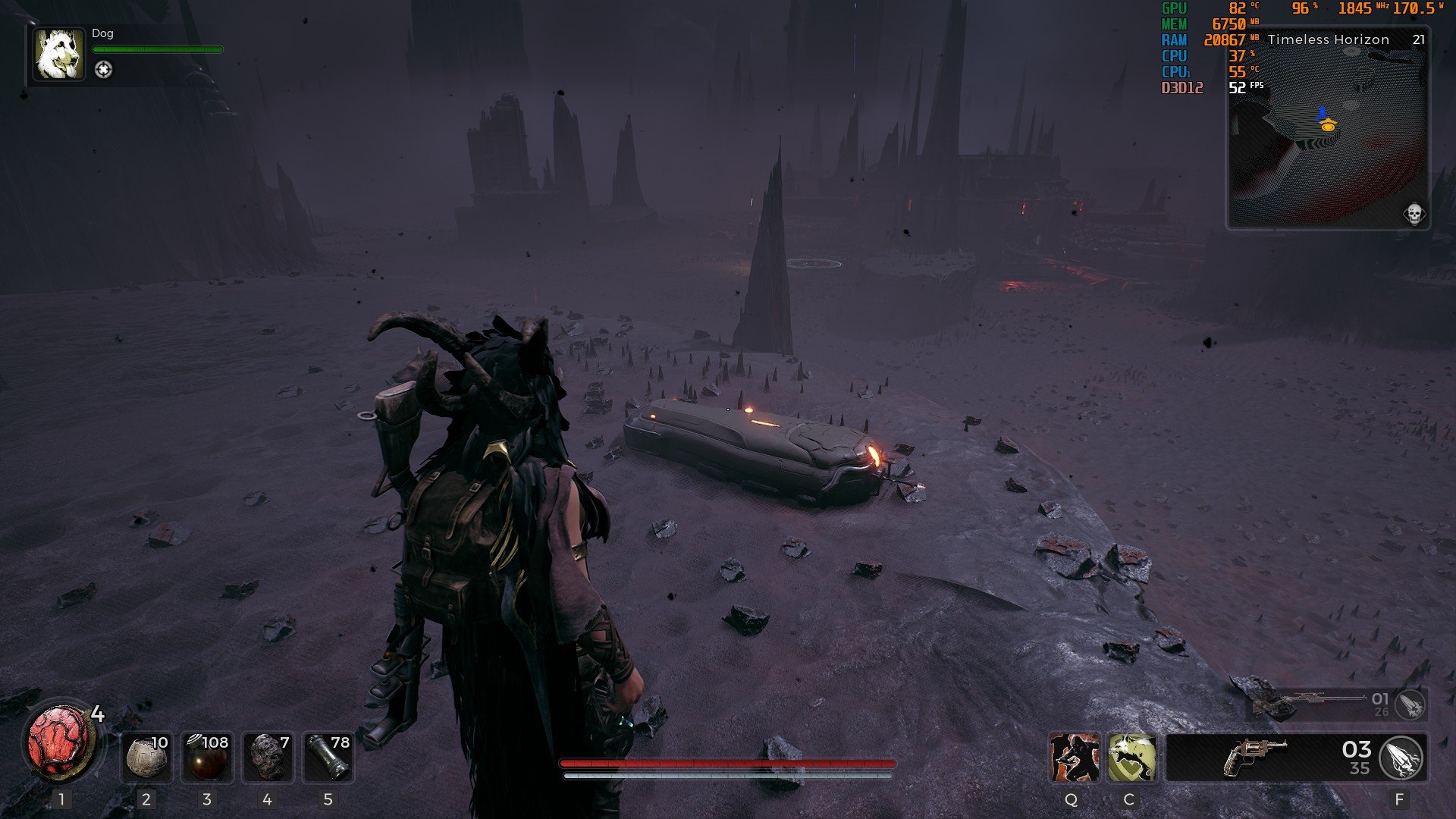Select the Dog companion portrait
1456x819 pixels.
click(59, 55)
